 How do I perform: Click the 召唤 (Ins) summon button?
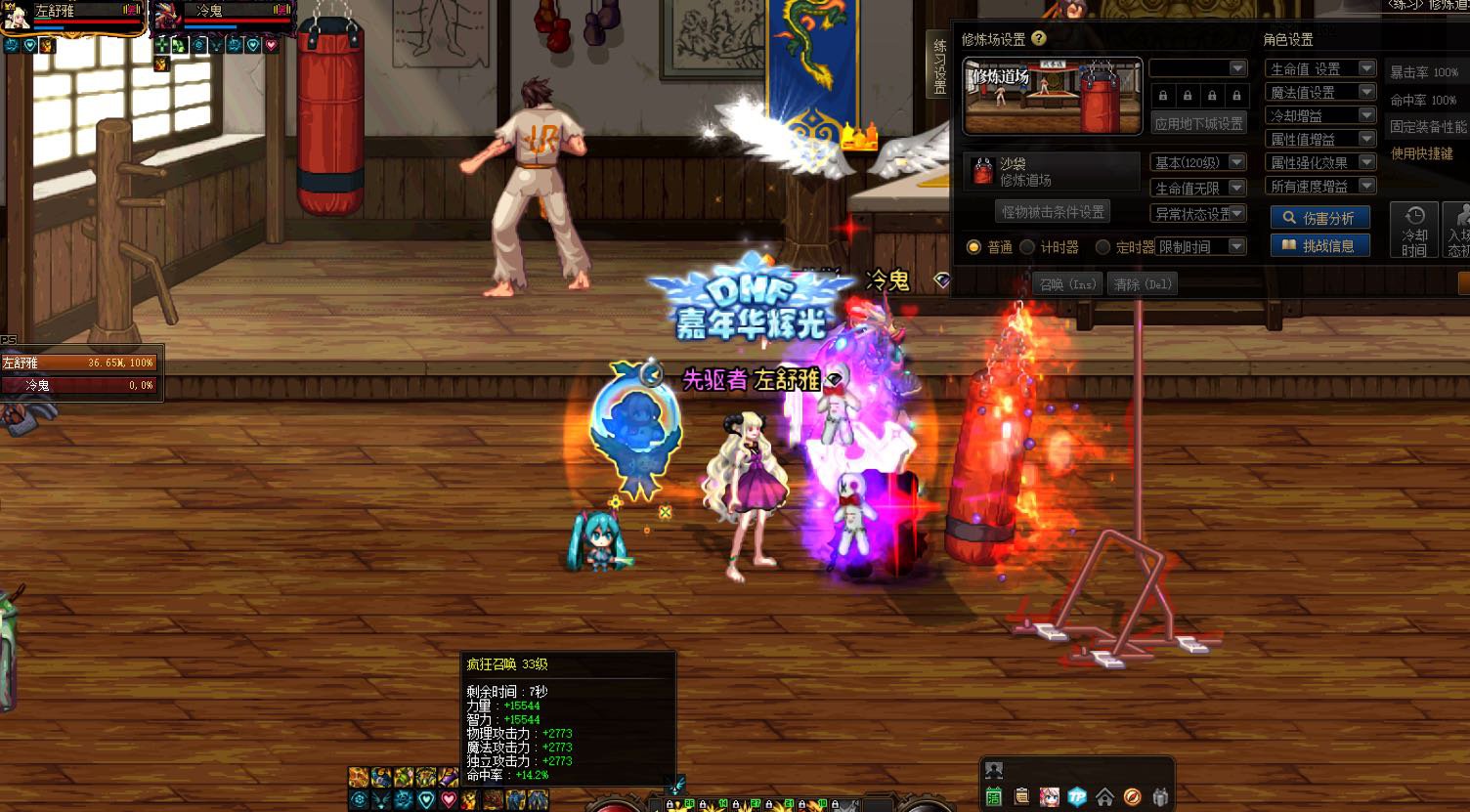(1067, 284)
